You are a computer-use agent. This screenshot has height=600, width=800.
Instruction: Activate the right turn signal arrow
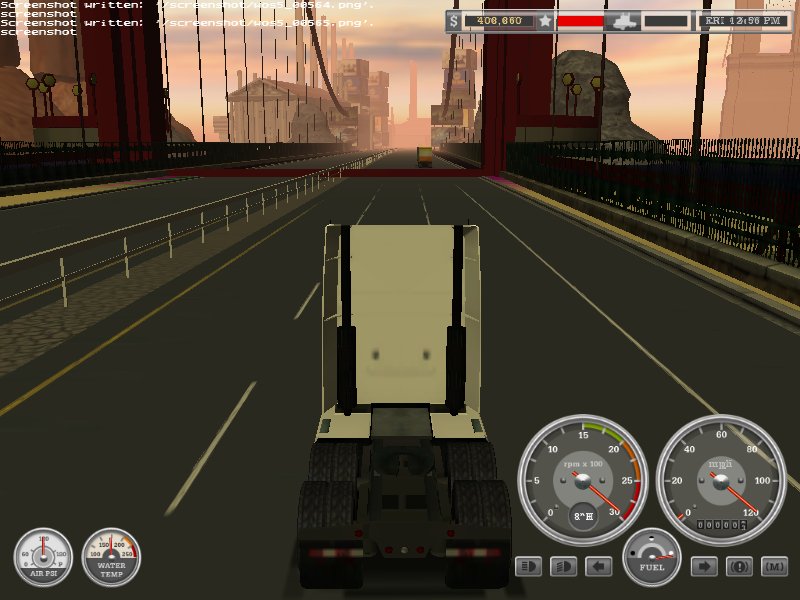point(704,567)
